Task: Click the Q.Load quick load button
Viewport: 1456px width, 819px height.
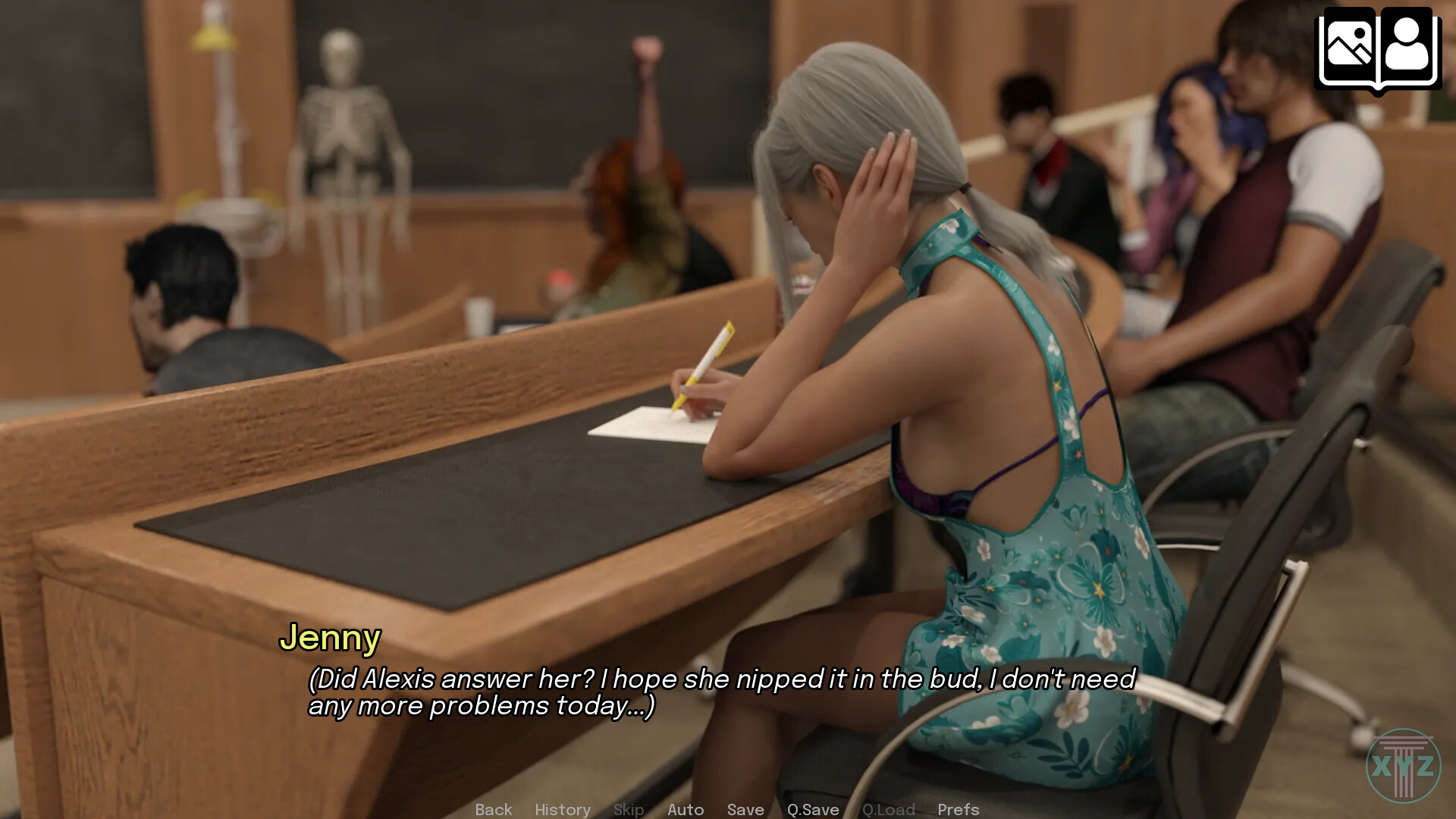Action: tap(889, 809)
